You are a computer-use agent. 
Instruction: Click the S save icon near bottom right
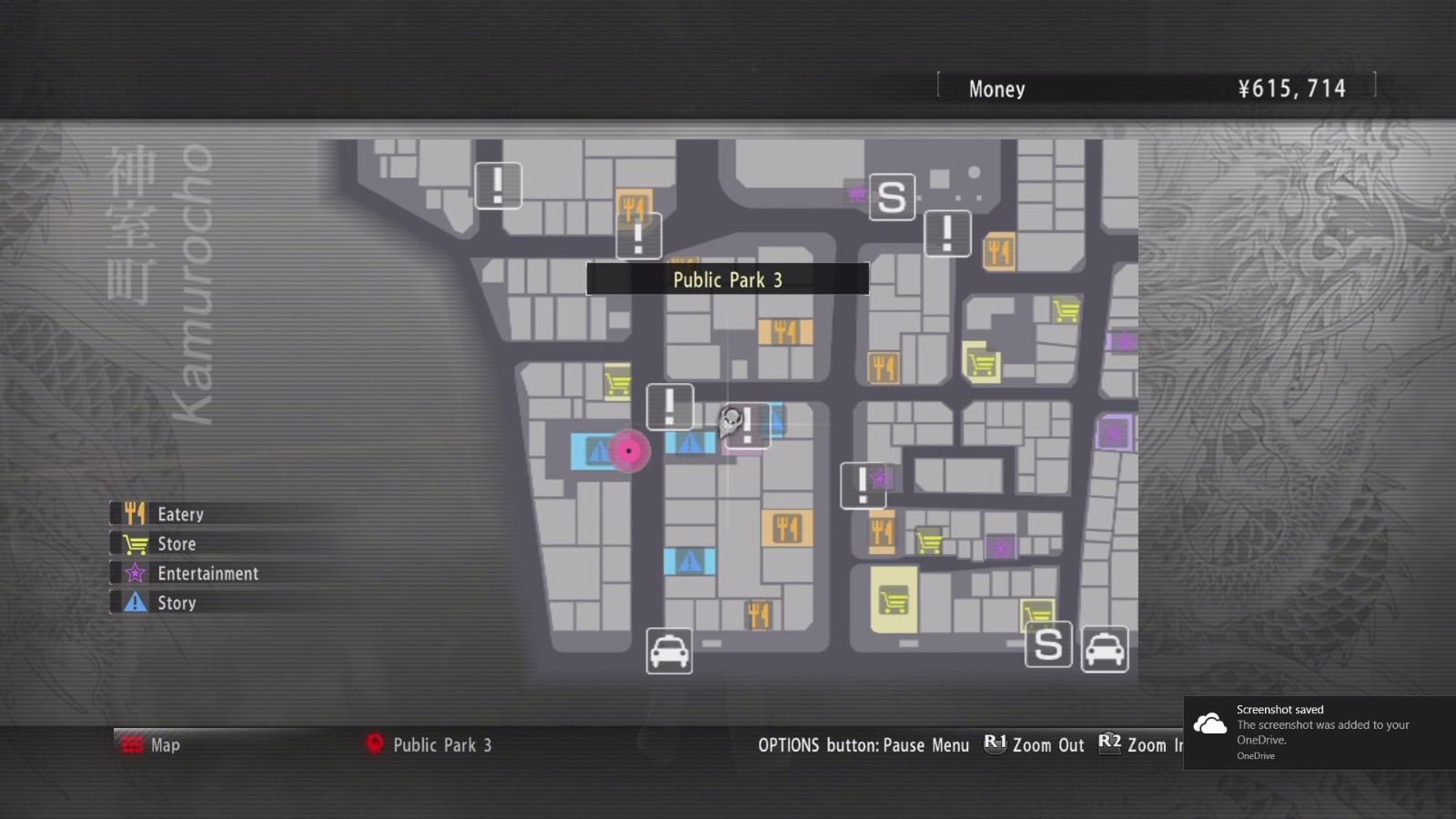(1048, 646)
